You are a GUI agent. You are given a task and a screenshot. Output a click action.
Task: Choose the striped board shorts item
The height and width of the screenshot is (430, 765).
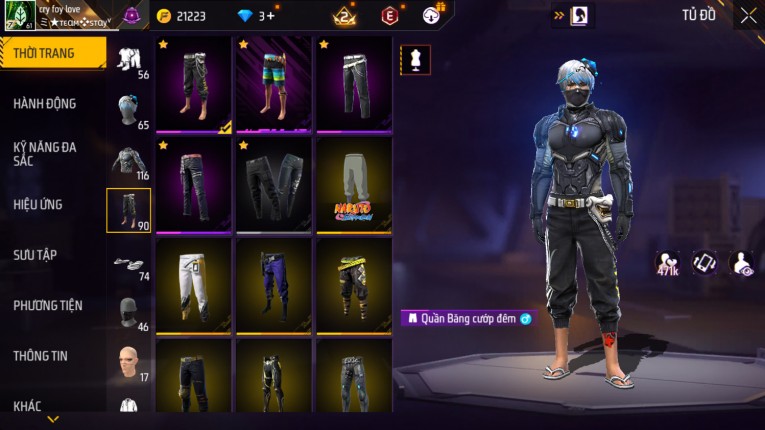coord(274,84)
